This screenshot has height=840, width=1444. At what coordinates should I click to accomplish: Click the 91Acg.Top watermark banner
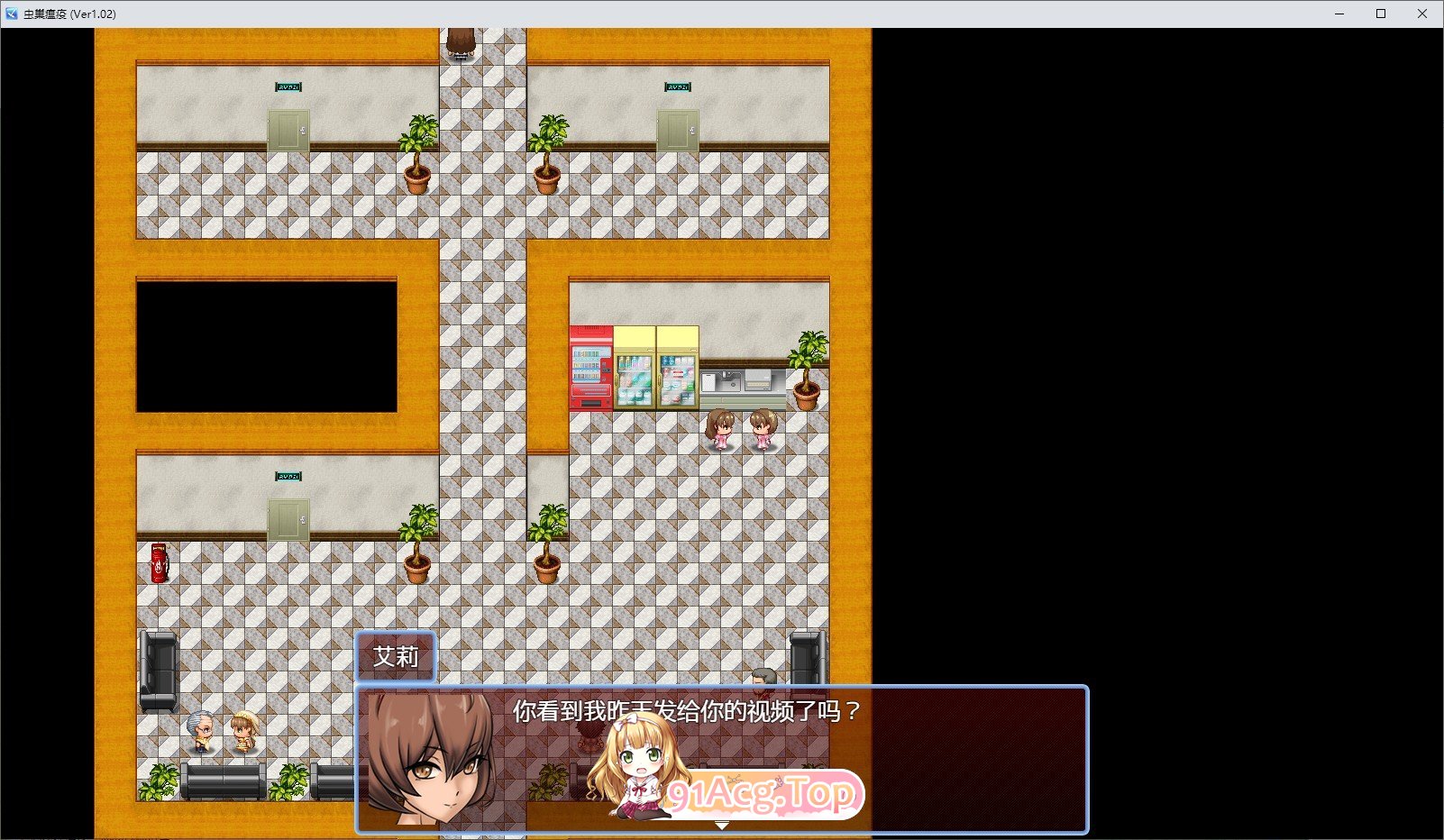click(x=762, y=795)
